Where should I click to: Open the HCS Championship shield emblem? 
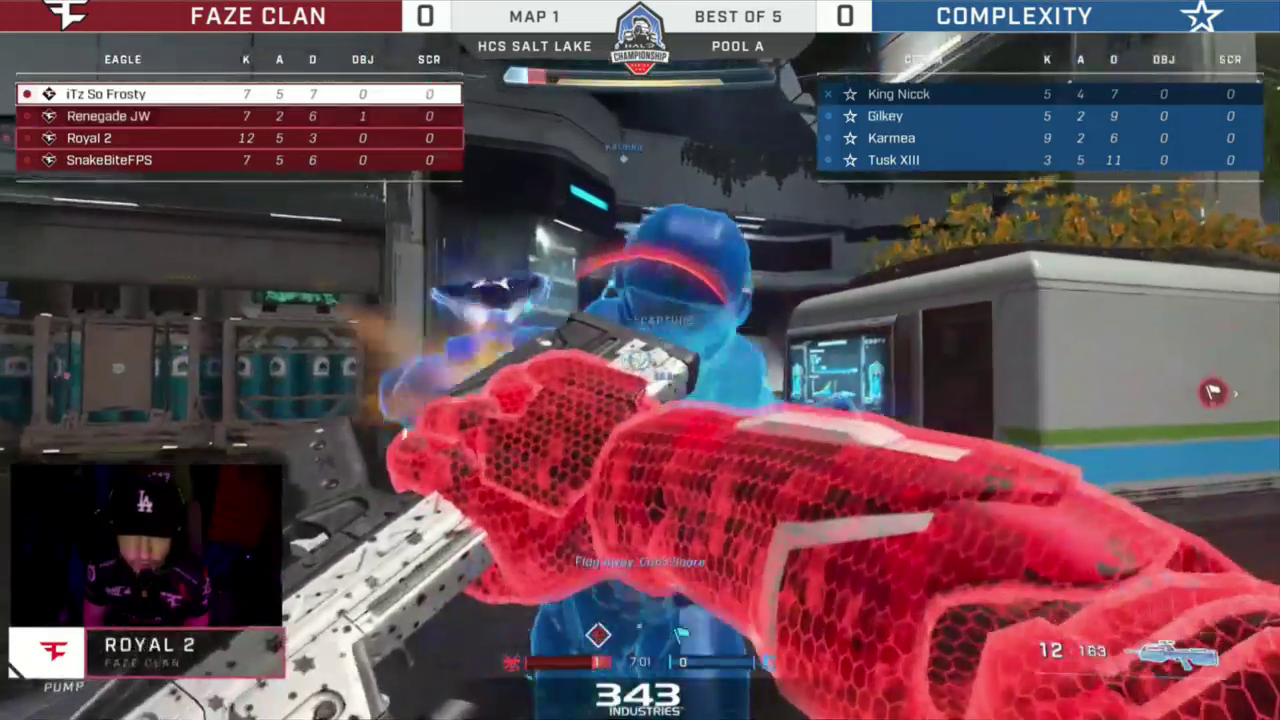640,42
